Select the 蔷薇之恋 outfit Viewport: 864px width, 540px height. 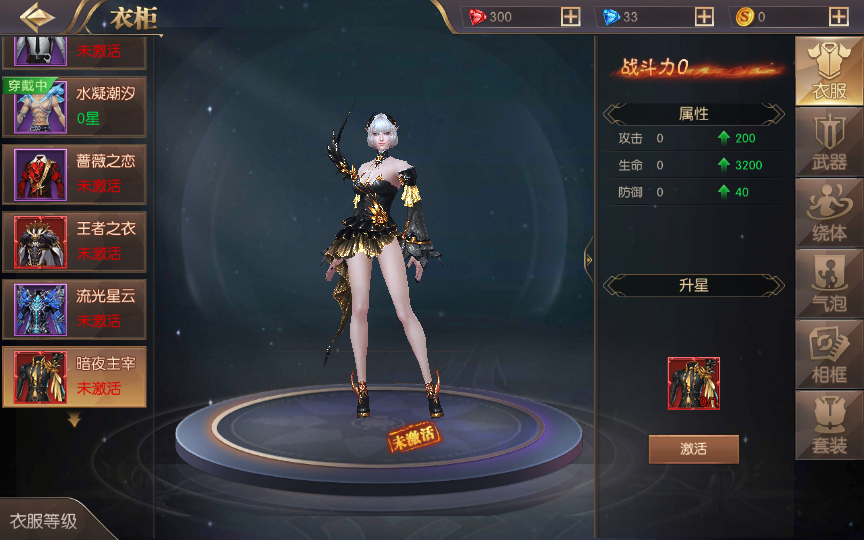[74, 173]
